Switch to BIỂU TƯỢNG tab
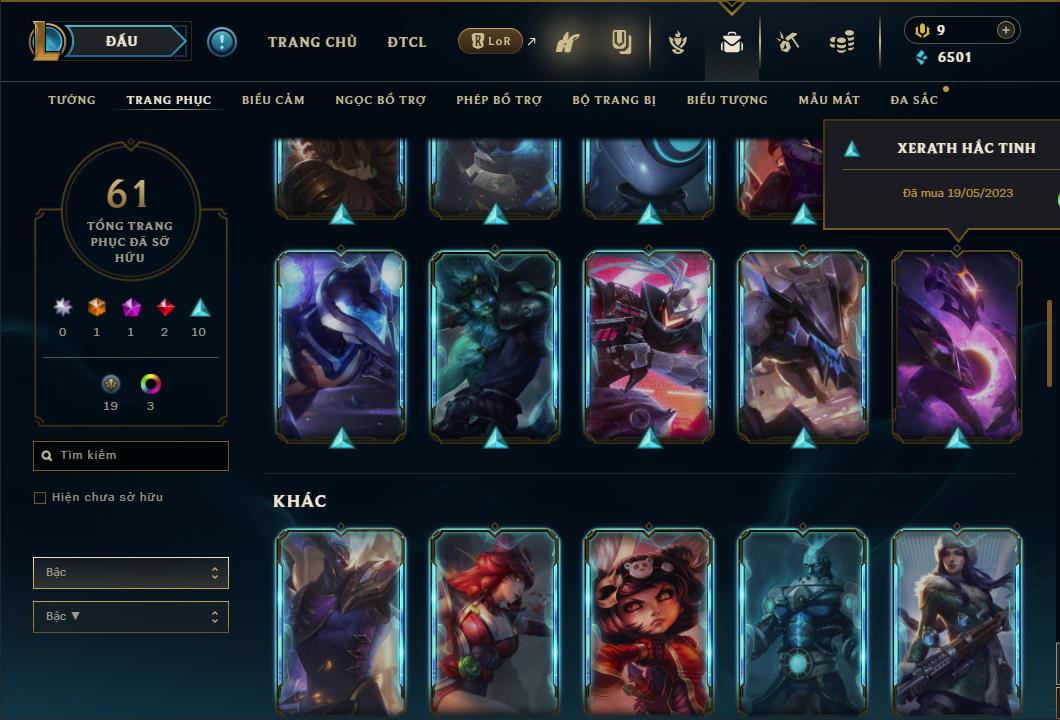 (727, 100)
